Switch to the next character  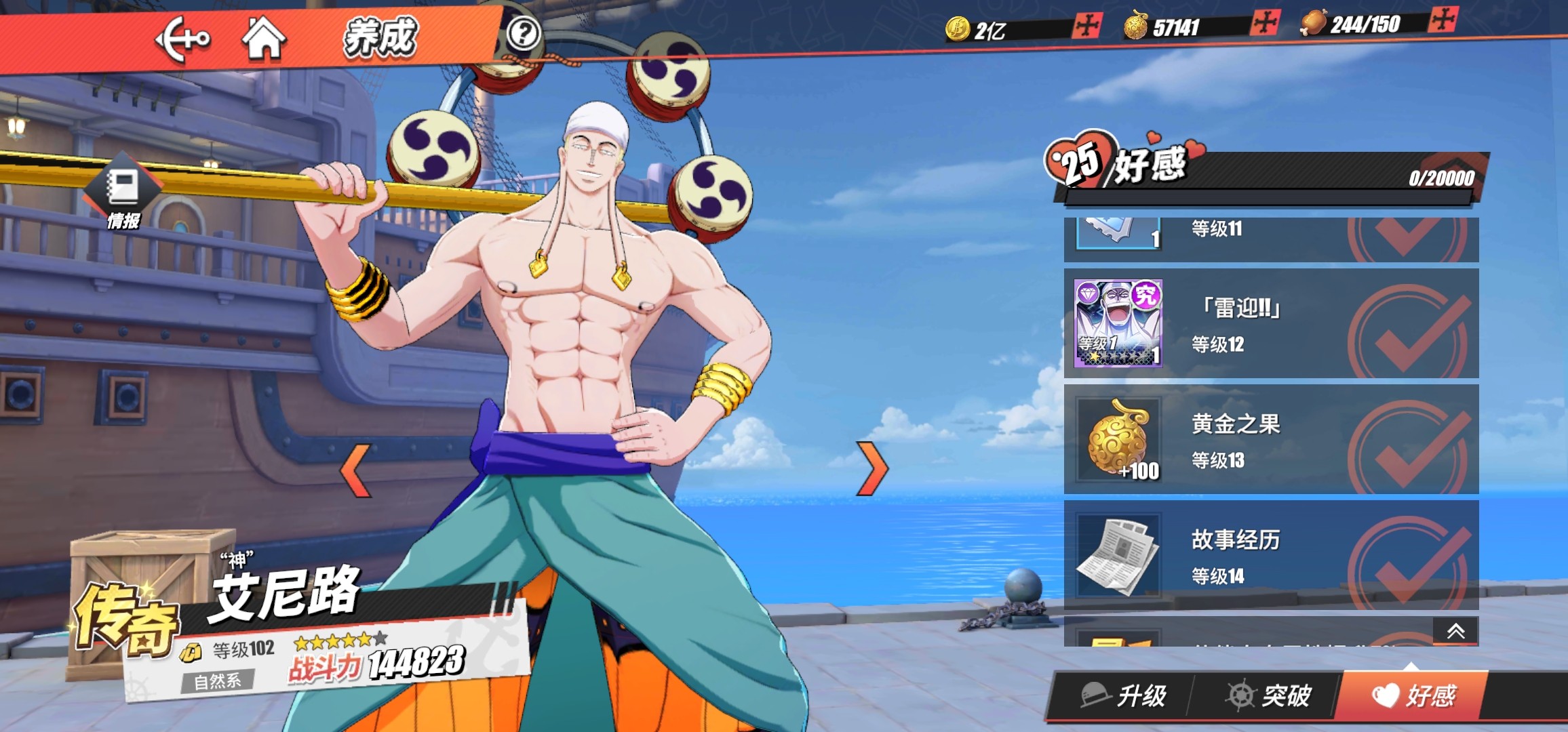click(872, 468)
